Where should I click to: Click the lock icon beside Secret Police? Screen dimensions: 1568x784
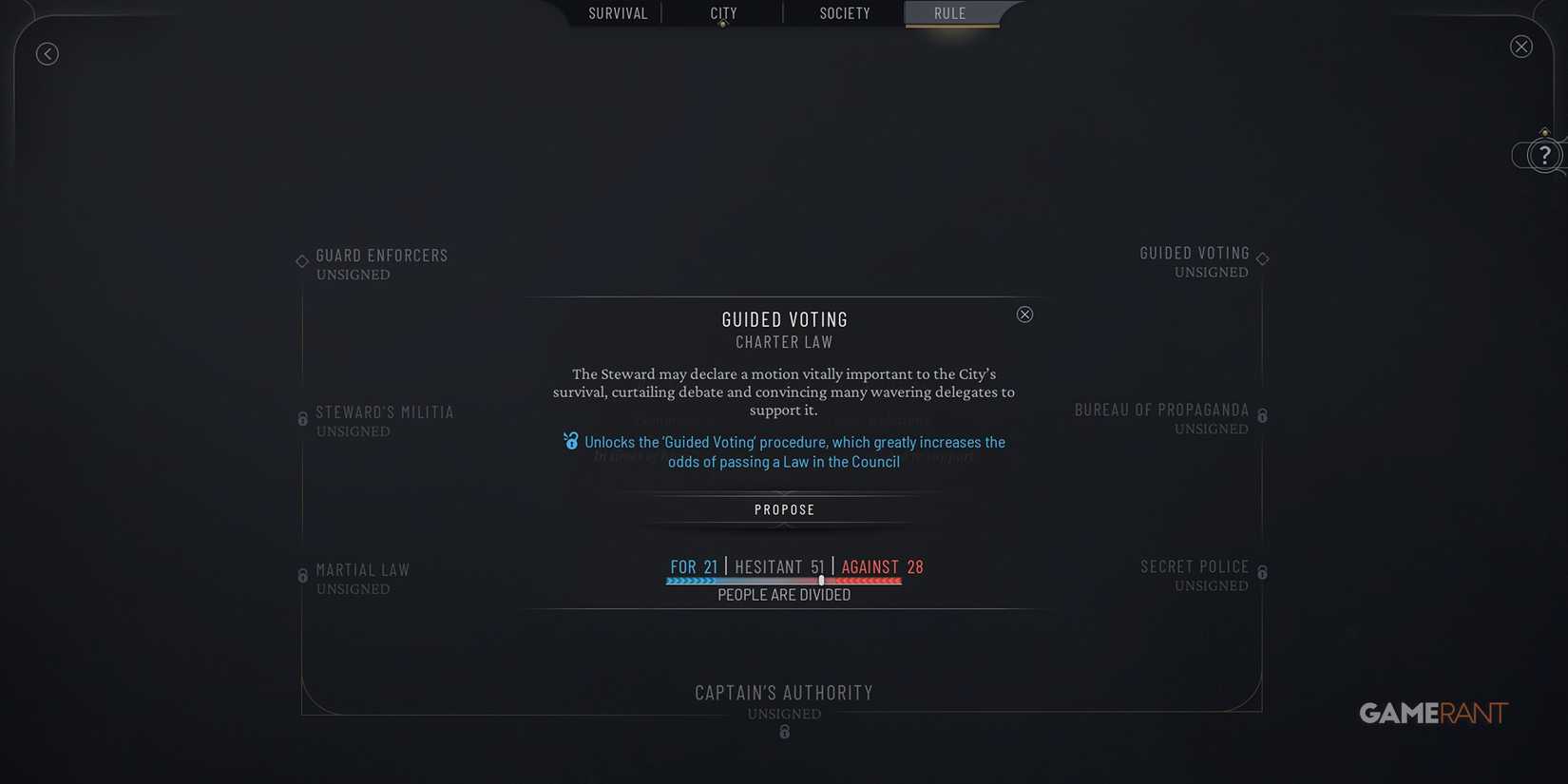pos(1262,572)
